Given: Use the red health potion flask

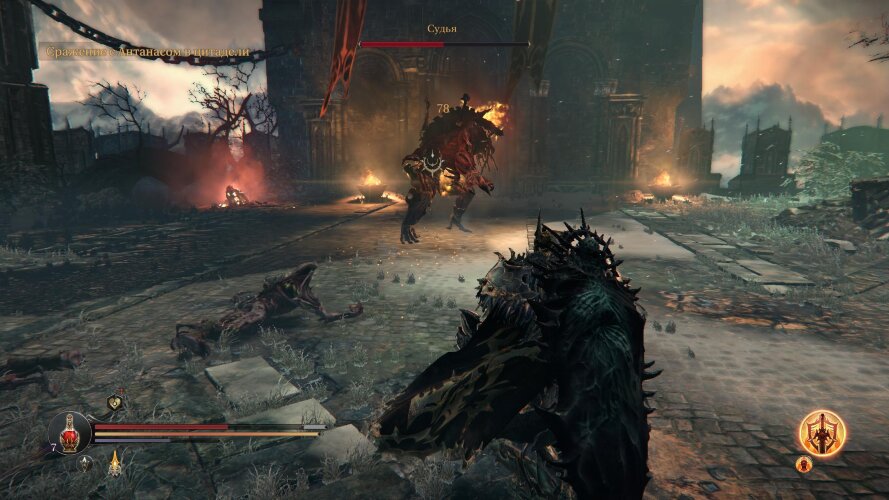Looking at the screenshot, I should 70,432.
